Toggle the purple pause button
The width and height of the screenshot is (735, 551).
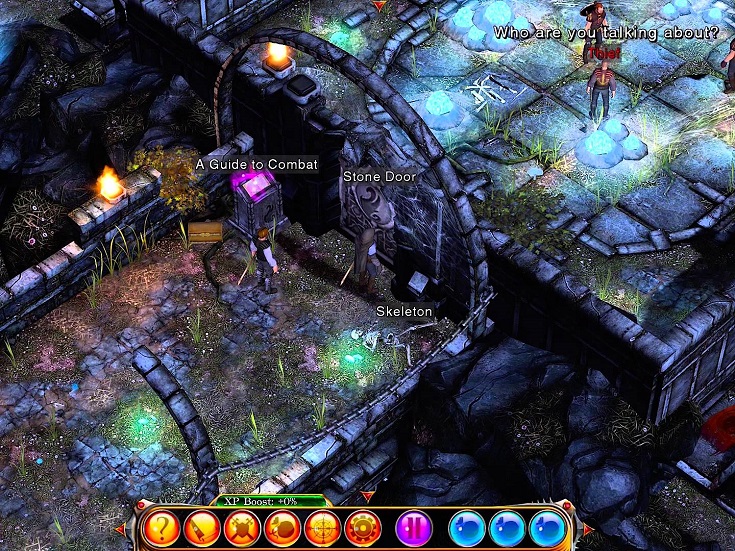[x=413, y=527]
